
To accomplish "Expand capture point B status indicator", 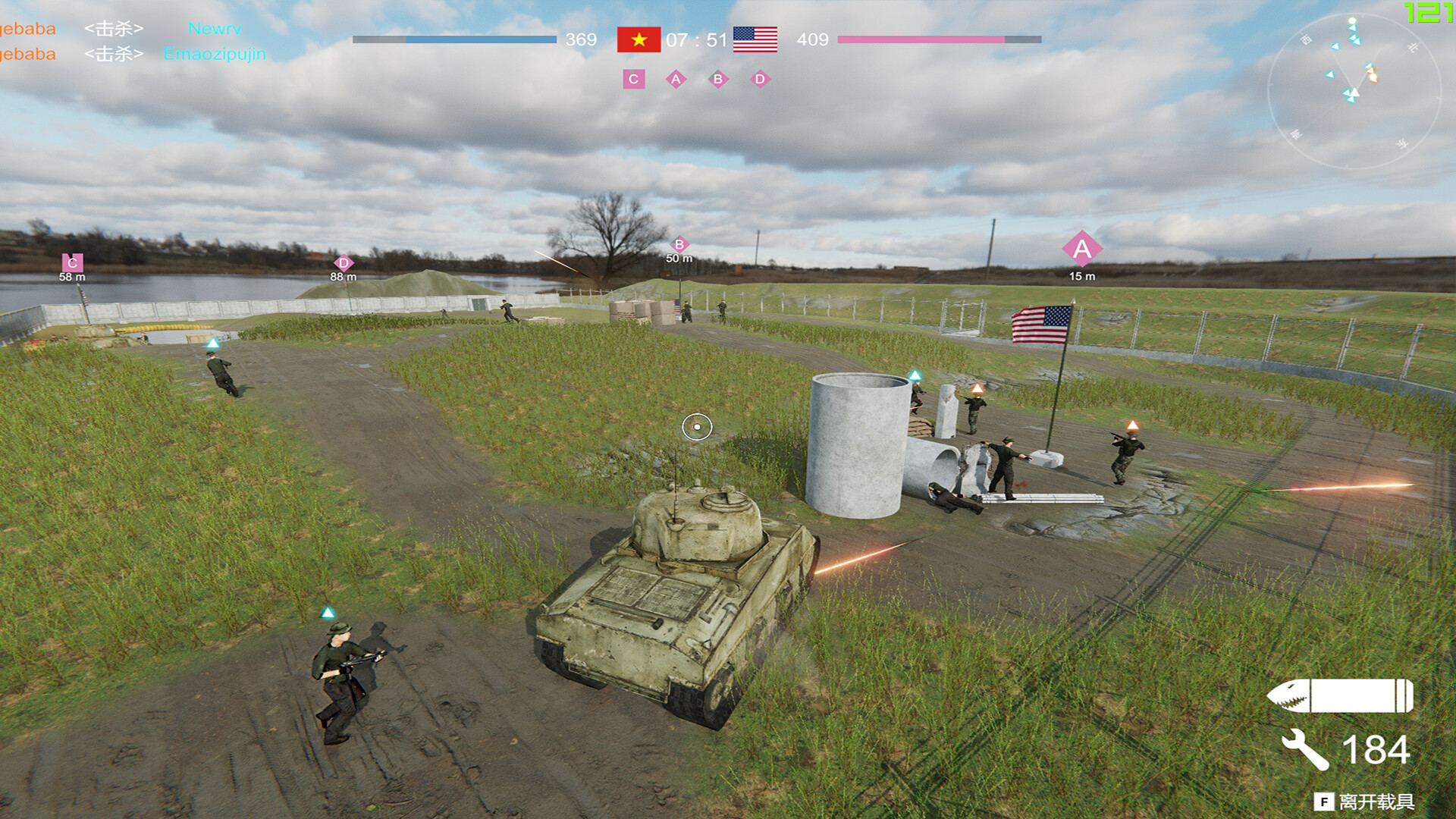I will pos(718,78).
